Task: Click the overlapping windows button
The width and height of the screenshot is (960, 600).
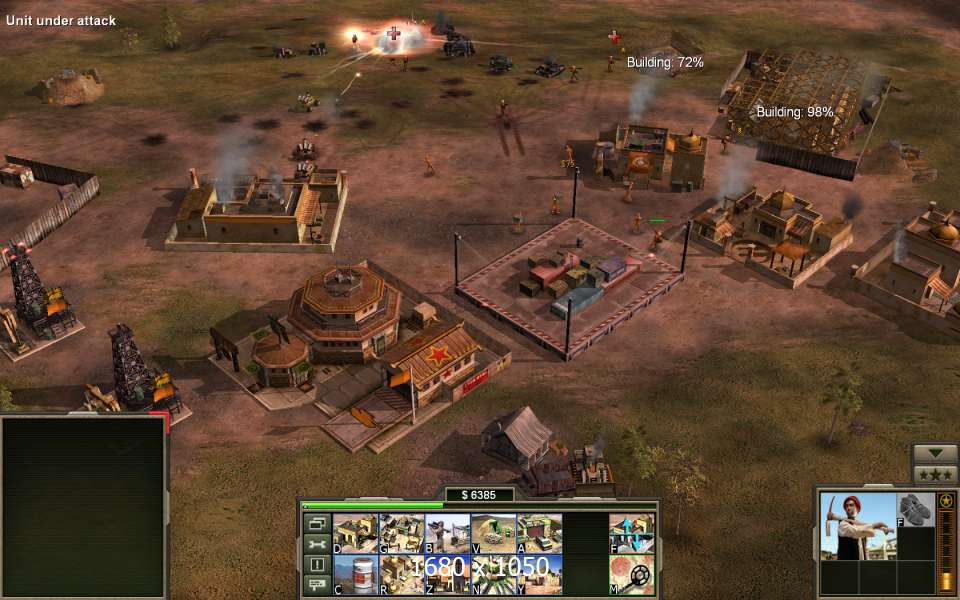Action: (317, 523)
